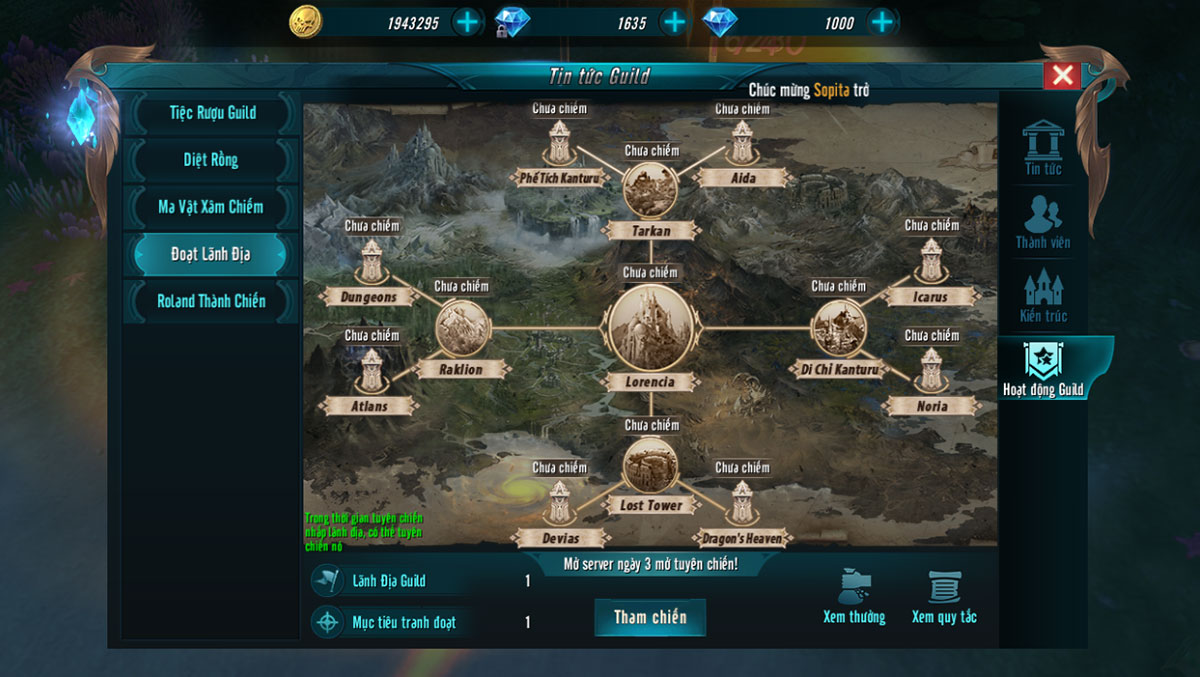The image size is (1200, 677).
Task: Open Xem thưởng rewards view
Action: (854, 597)
